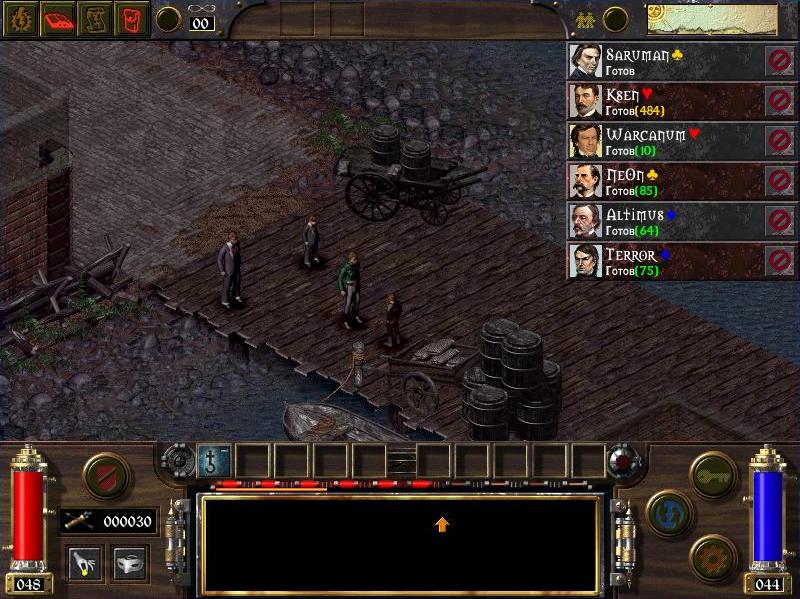Open the red logbook icon
This screenshot has height=599, width=800.
58,19
